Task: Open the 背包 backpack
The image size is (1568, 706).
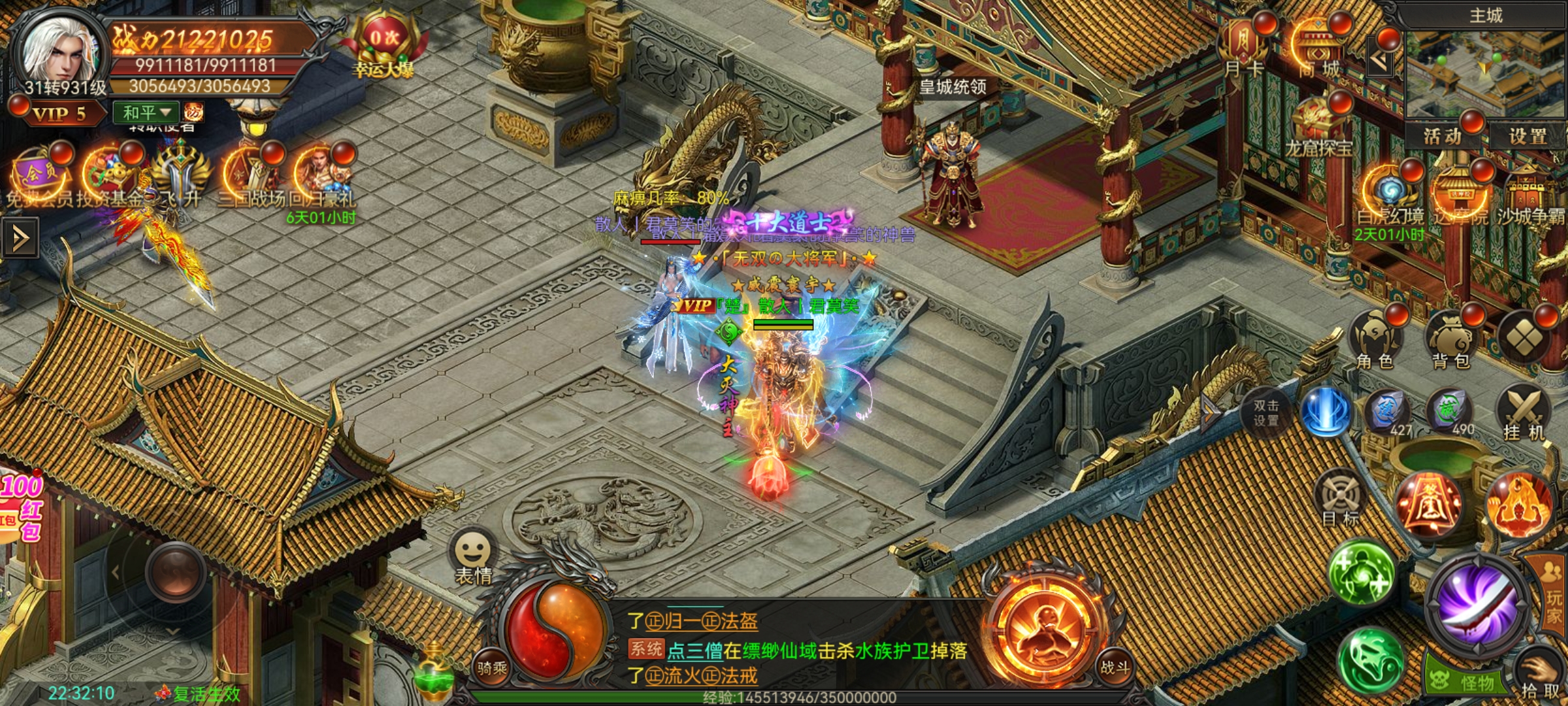Action: (1450, 341)
